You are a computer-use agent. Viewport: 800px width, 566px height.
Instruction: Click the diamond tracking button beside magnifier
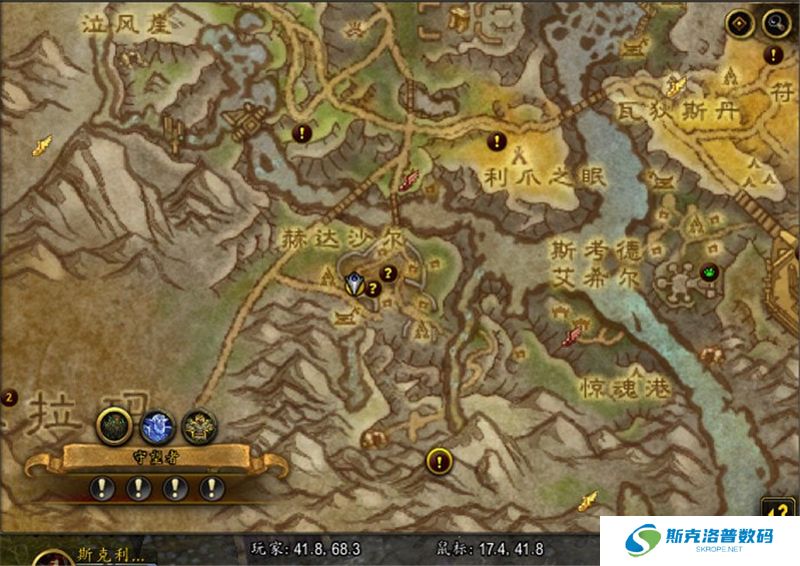pos(742,22)
